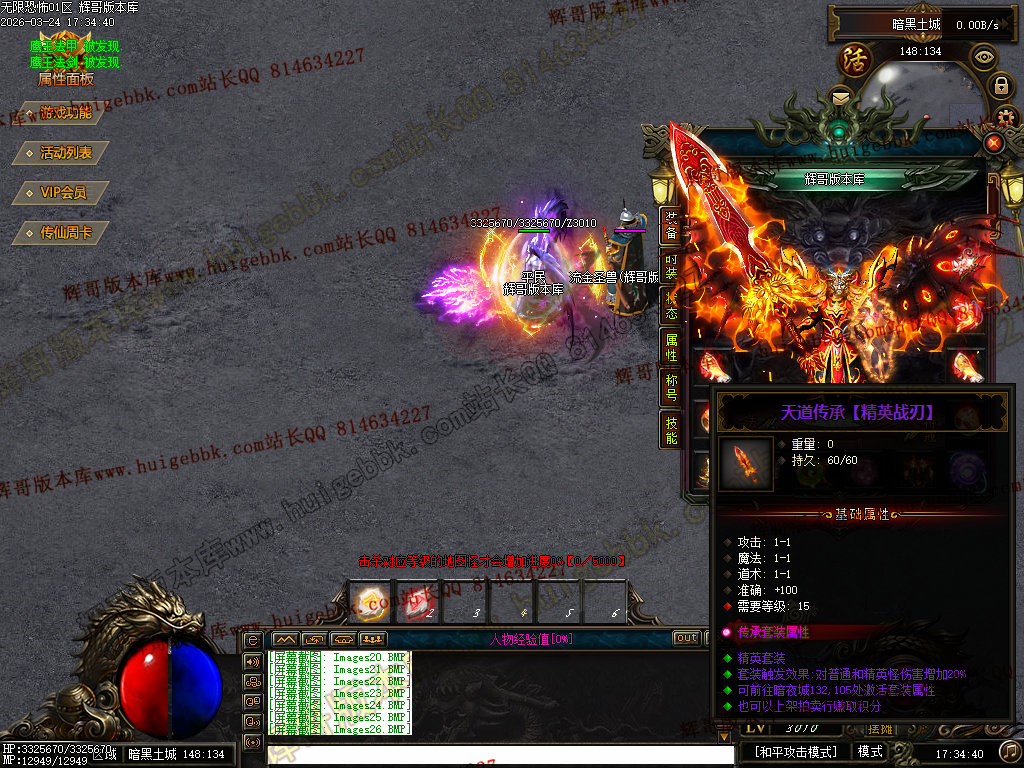This screenshot has height=768, width=1024.
Task: Toggle the music note icon
Action: pyautogui.click(x=1010, y=751)
